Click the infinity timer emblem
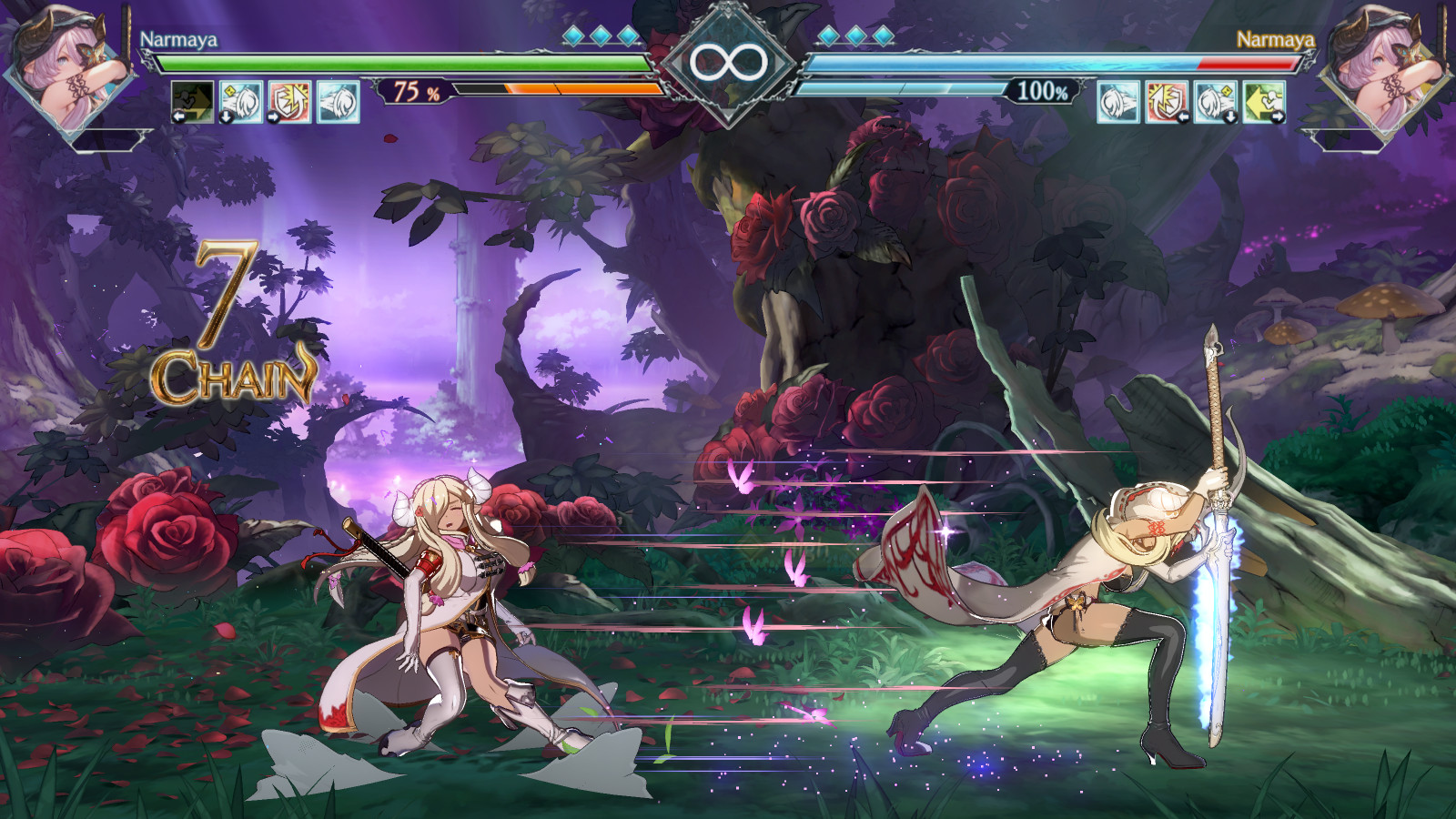 click(727, 62)
